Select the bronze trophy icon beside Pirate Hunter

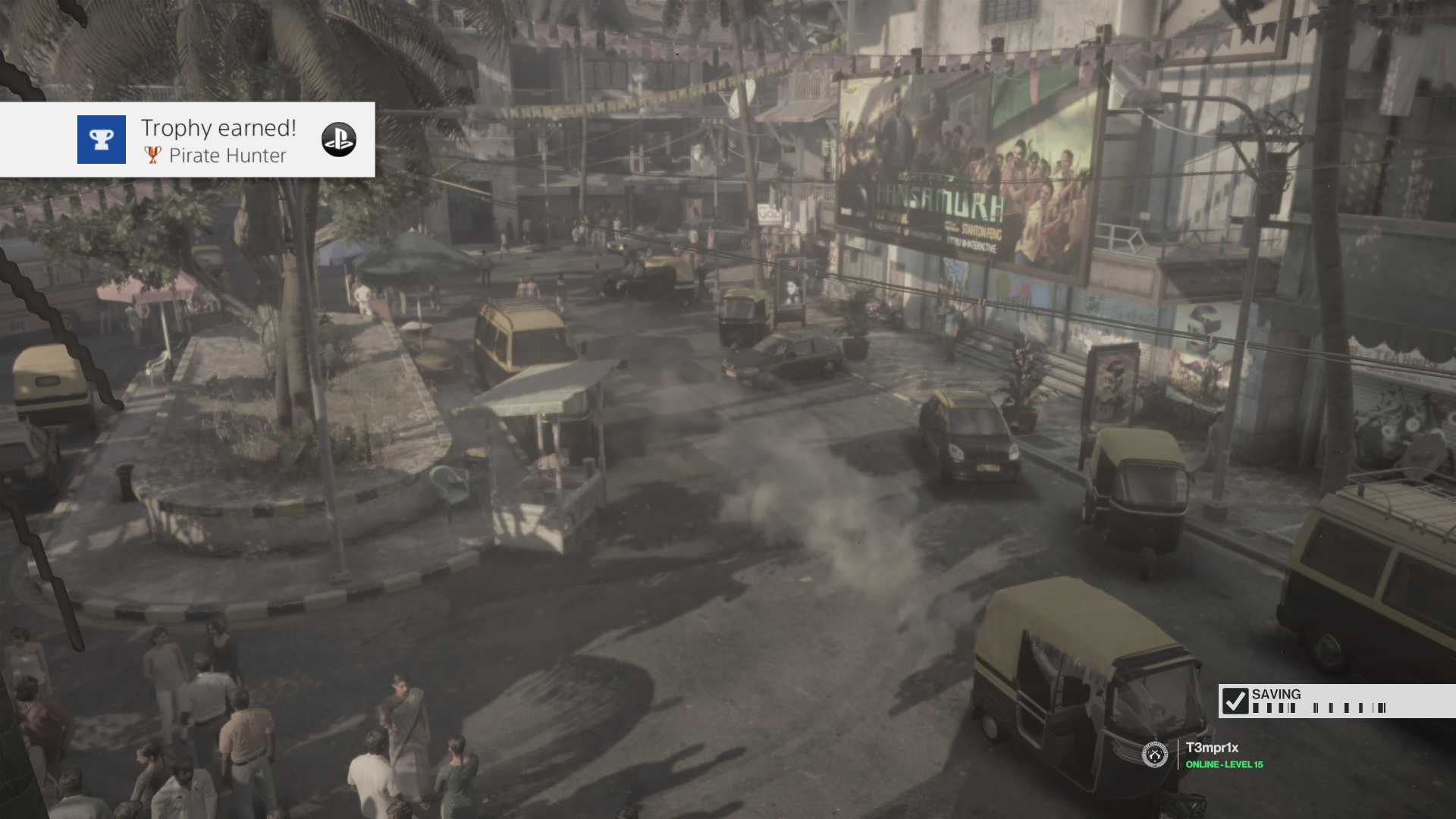click(152, 156)
